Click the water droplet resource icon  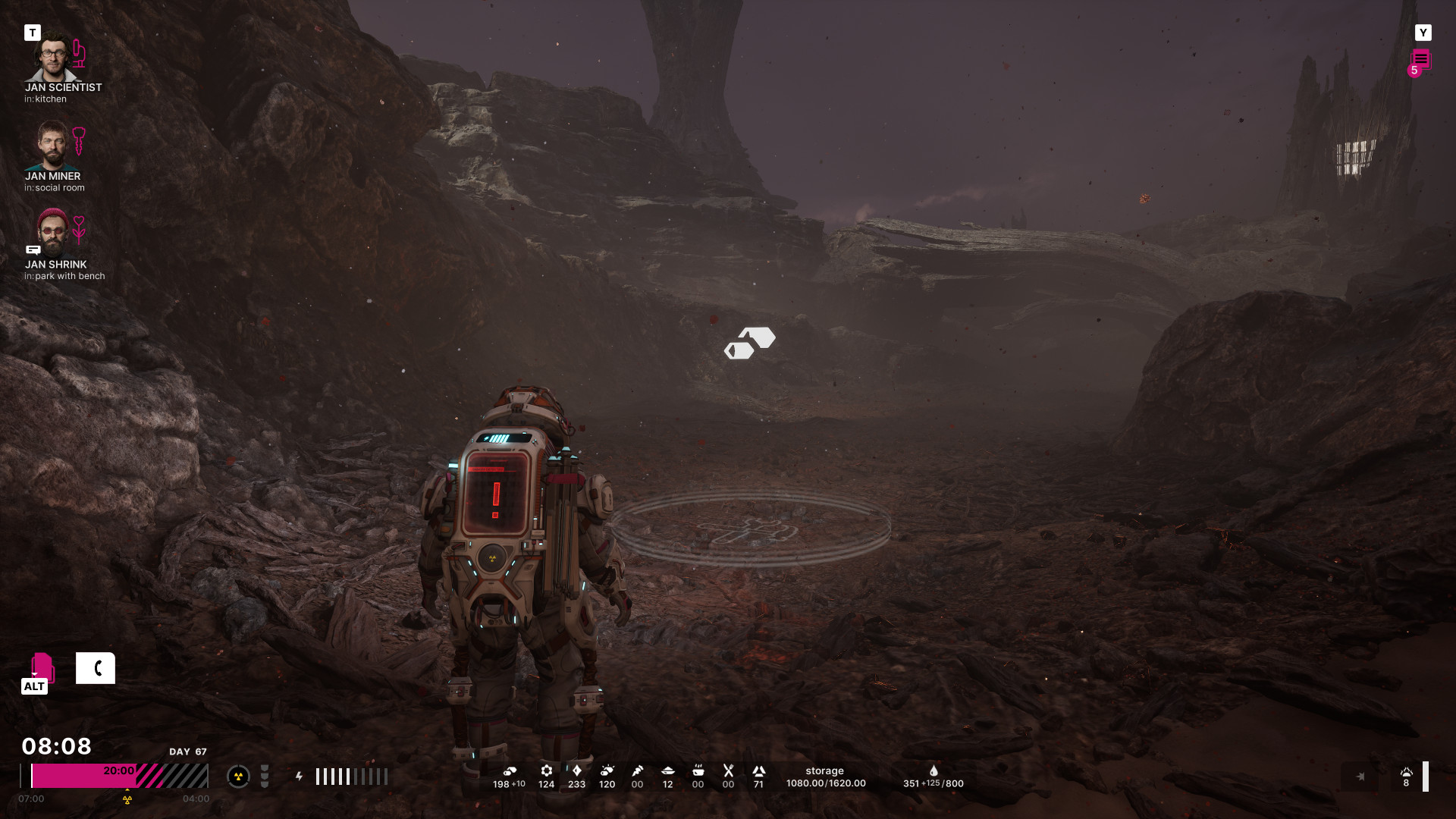pos(934,770)
